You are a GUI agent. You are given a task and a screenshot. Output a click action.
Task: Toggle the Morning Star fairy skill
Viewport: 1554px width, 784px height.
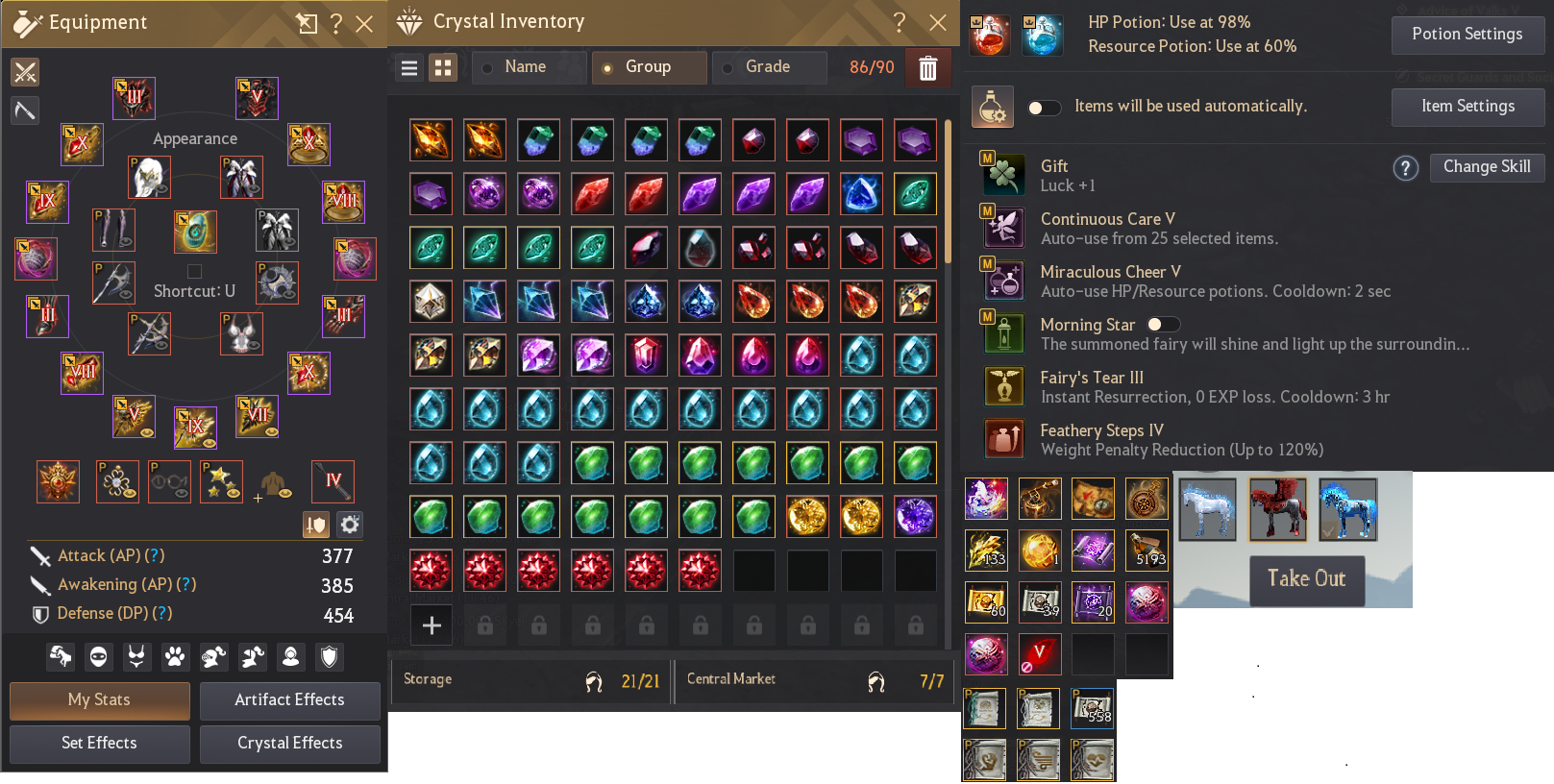tap(1162, 325)
